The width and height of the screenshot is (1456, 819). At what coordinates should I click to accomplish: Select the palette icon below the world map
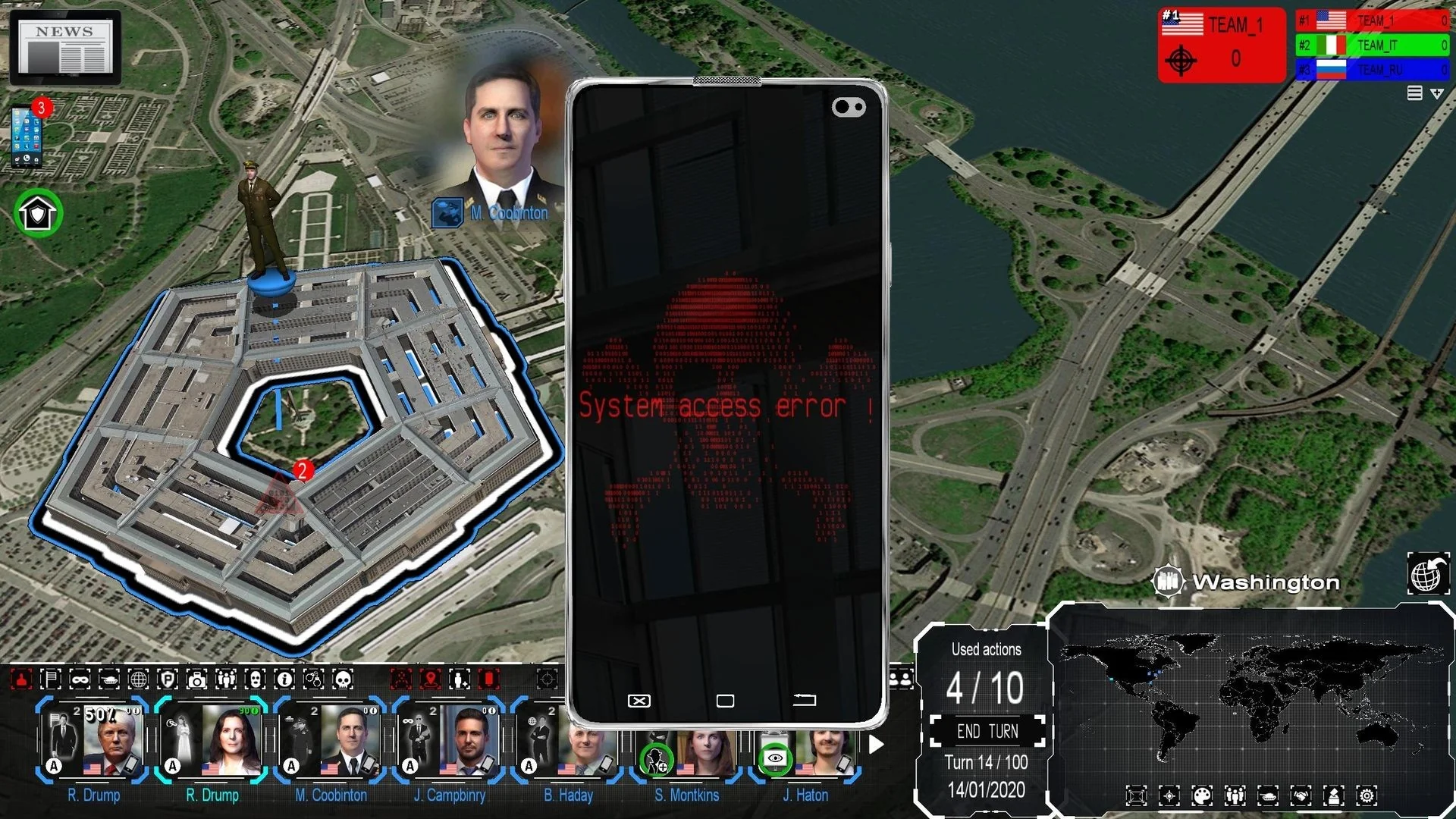coord(1202,795)
